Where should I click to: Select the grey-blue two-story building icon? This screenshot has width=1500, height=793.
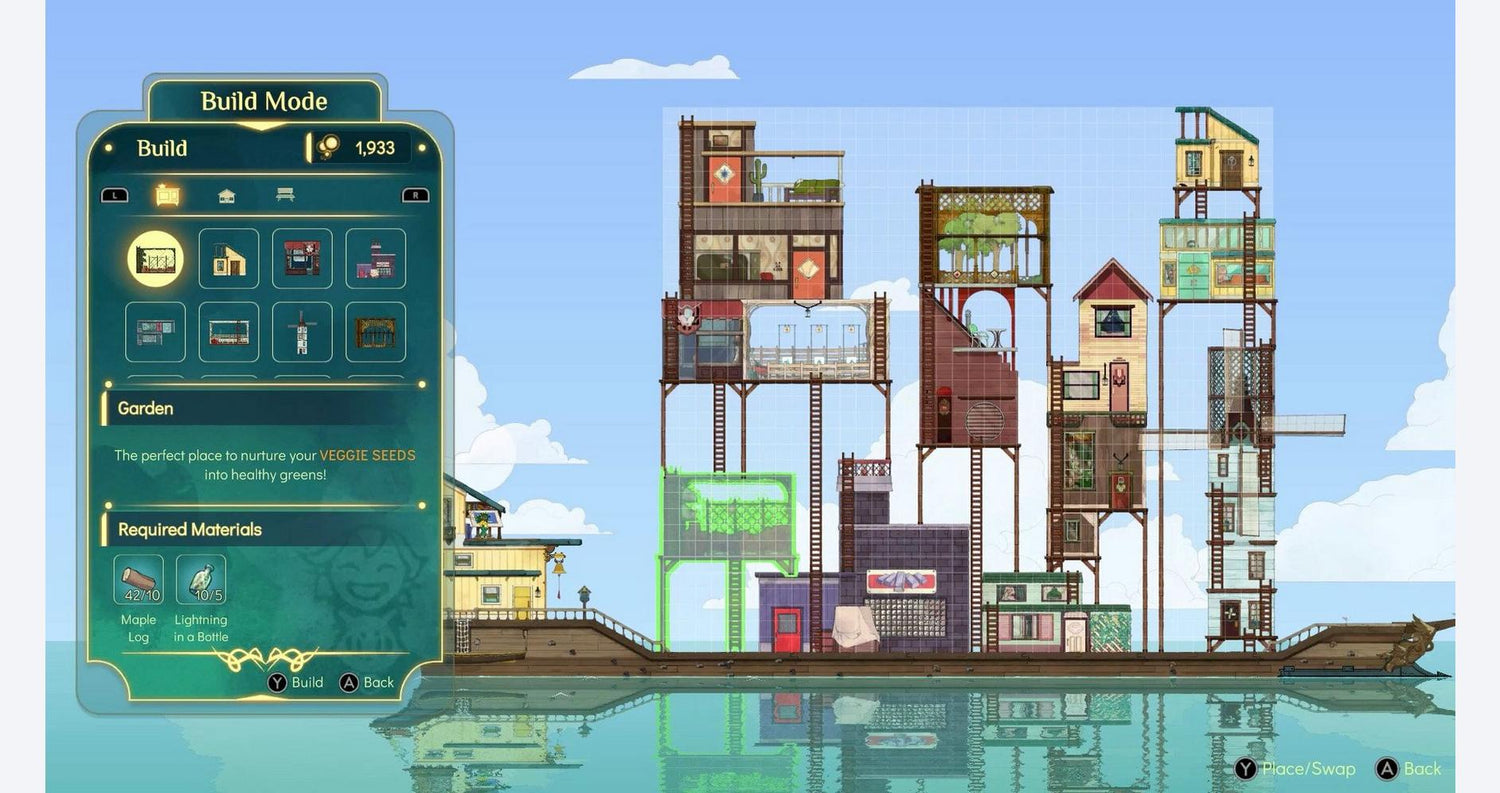tap(155, 332)
